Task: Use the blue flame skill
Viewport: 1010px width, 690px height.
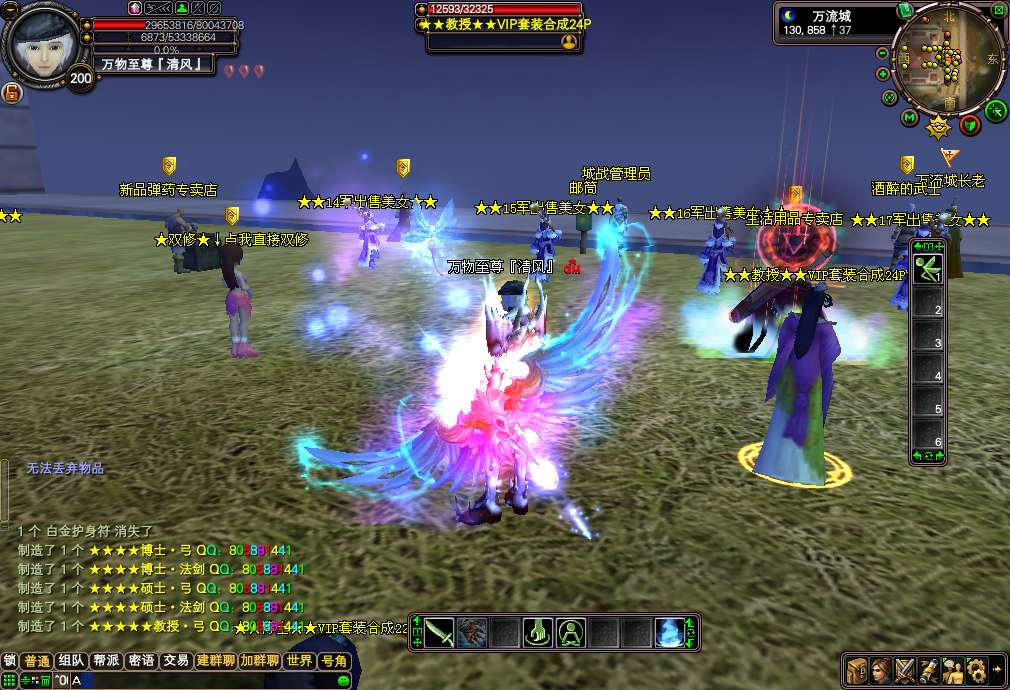Action: tap(670, 633)
